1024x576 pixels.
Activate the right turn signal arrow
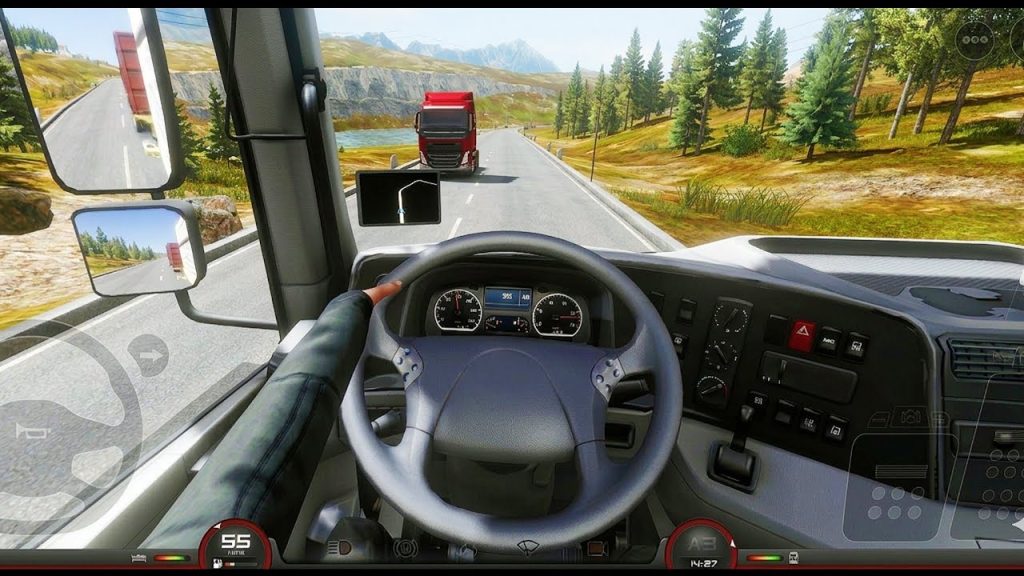[x=148, y=354]
